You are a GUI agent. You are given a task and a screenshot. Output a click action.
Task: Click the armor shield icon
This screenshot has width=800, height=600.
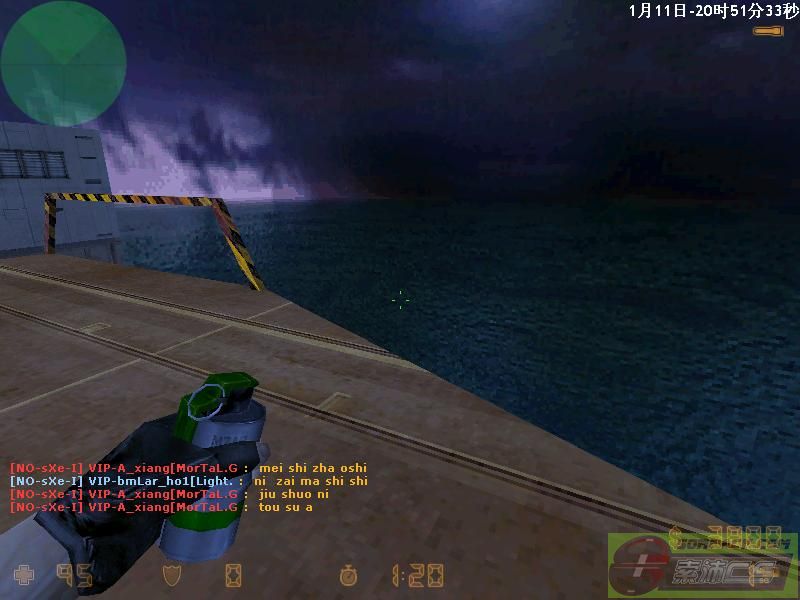click(x=172, y=575)
